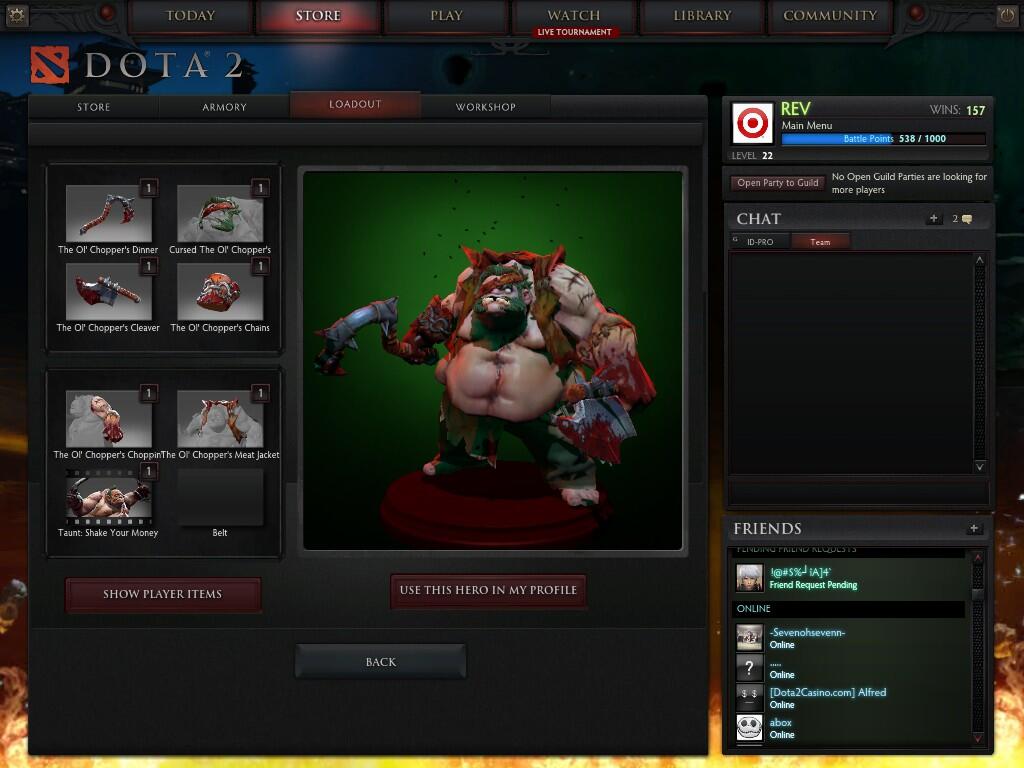Switch to the Workshop tab

tap(485, 107)
